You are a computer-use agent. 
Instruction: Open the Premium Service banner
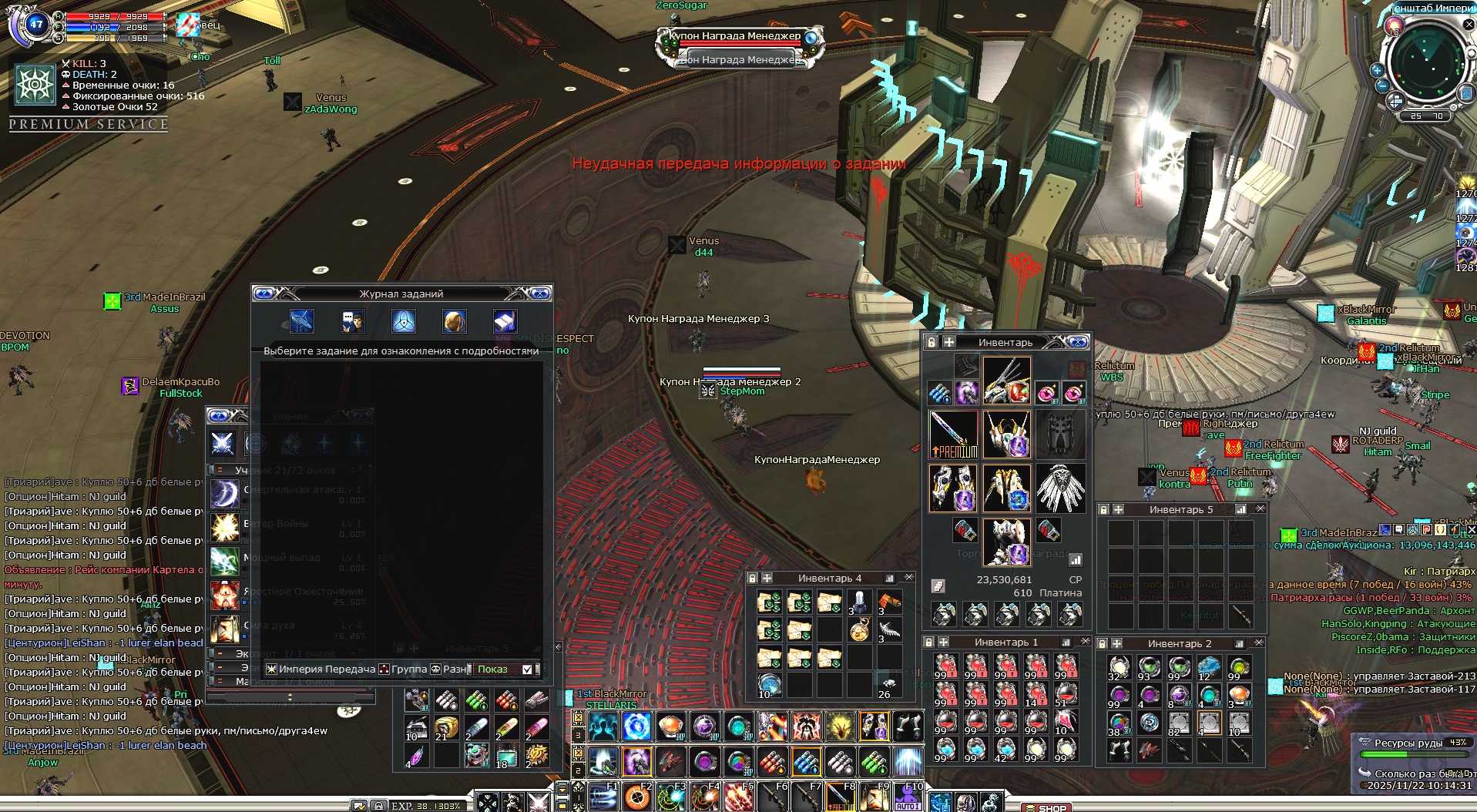tap(89, 124)
